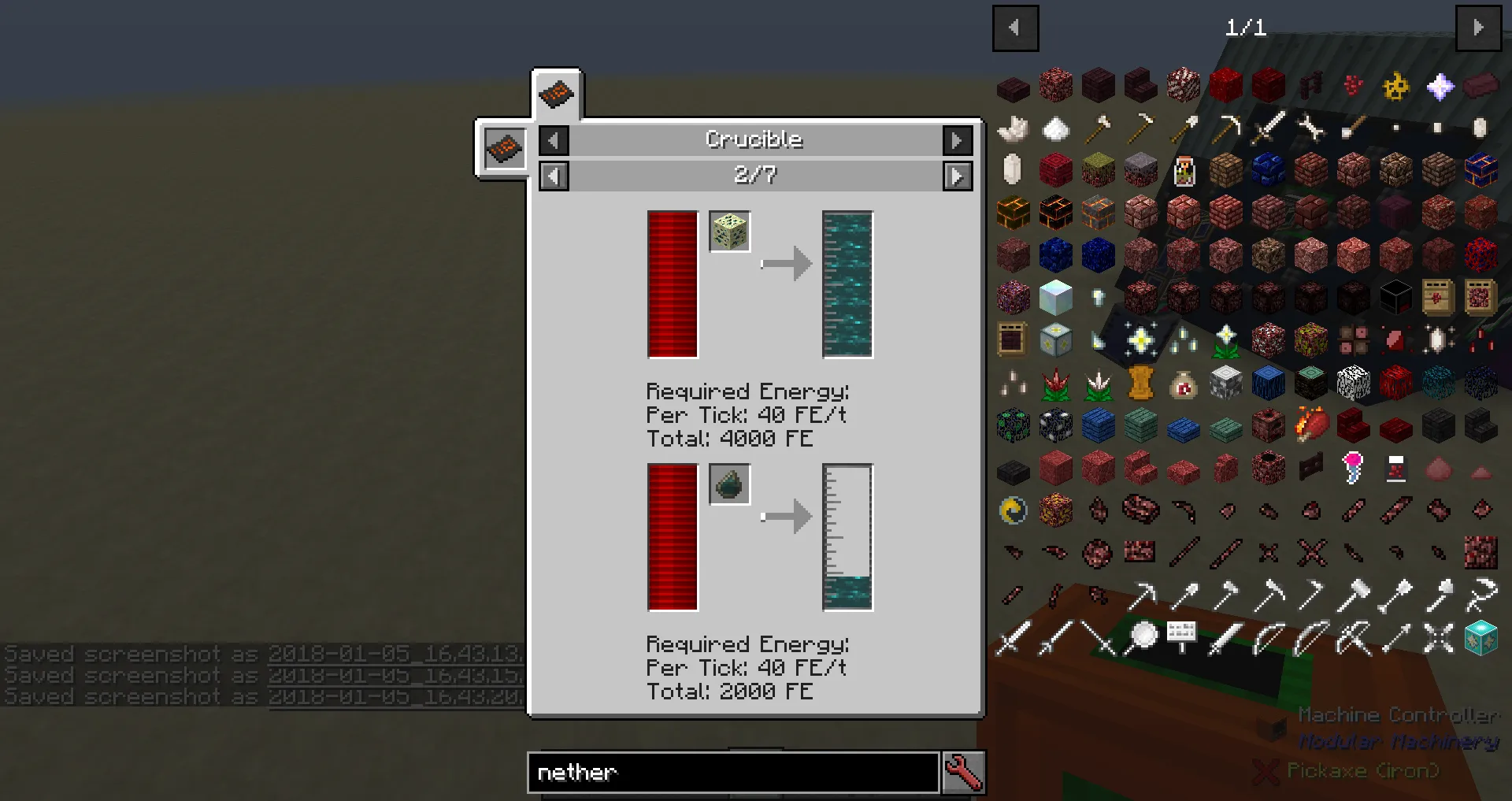The height and width of the screenshot is (801, 1512).
Task: Click the left page arrow near the 1/1 label
Action: pyautogui.click(x=1015, y=28)
